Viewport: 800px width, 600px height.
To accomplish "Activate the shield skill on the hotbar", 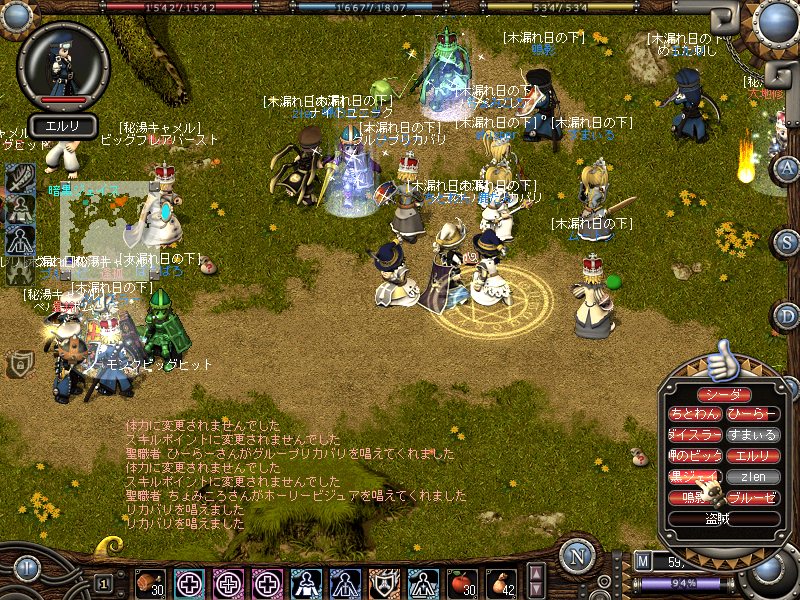I will (384, 581).
